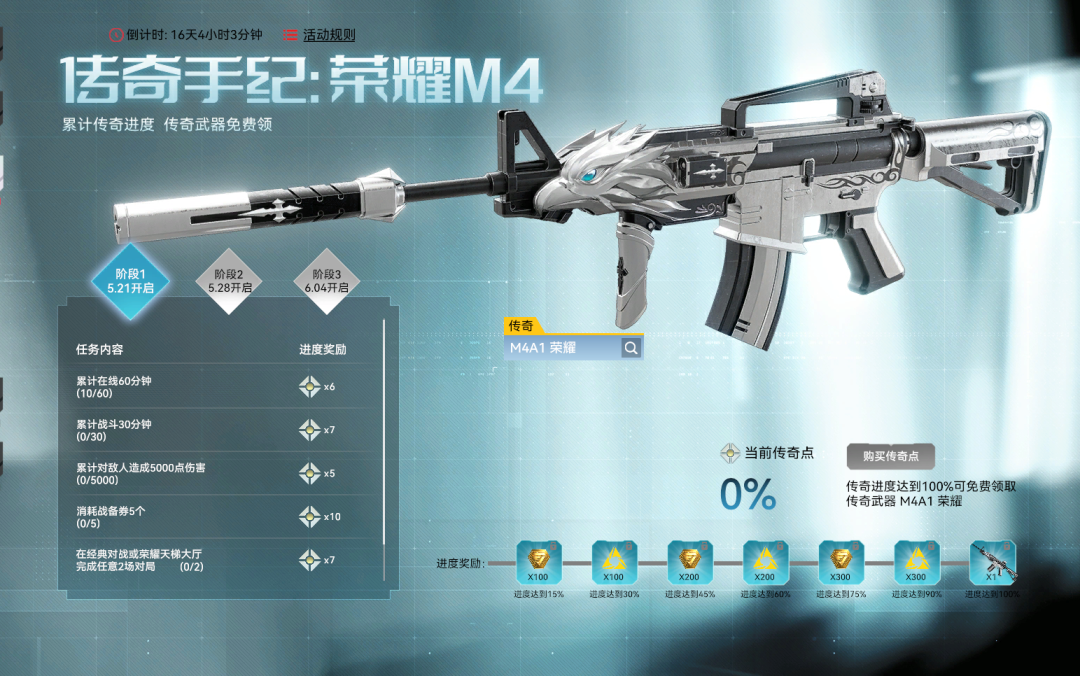
Task: Claim the 30% progress reward icon
Action: pyautogui.click(x=615, y=562)
